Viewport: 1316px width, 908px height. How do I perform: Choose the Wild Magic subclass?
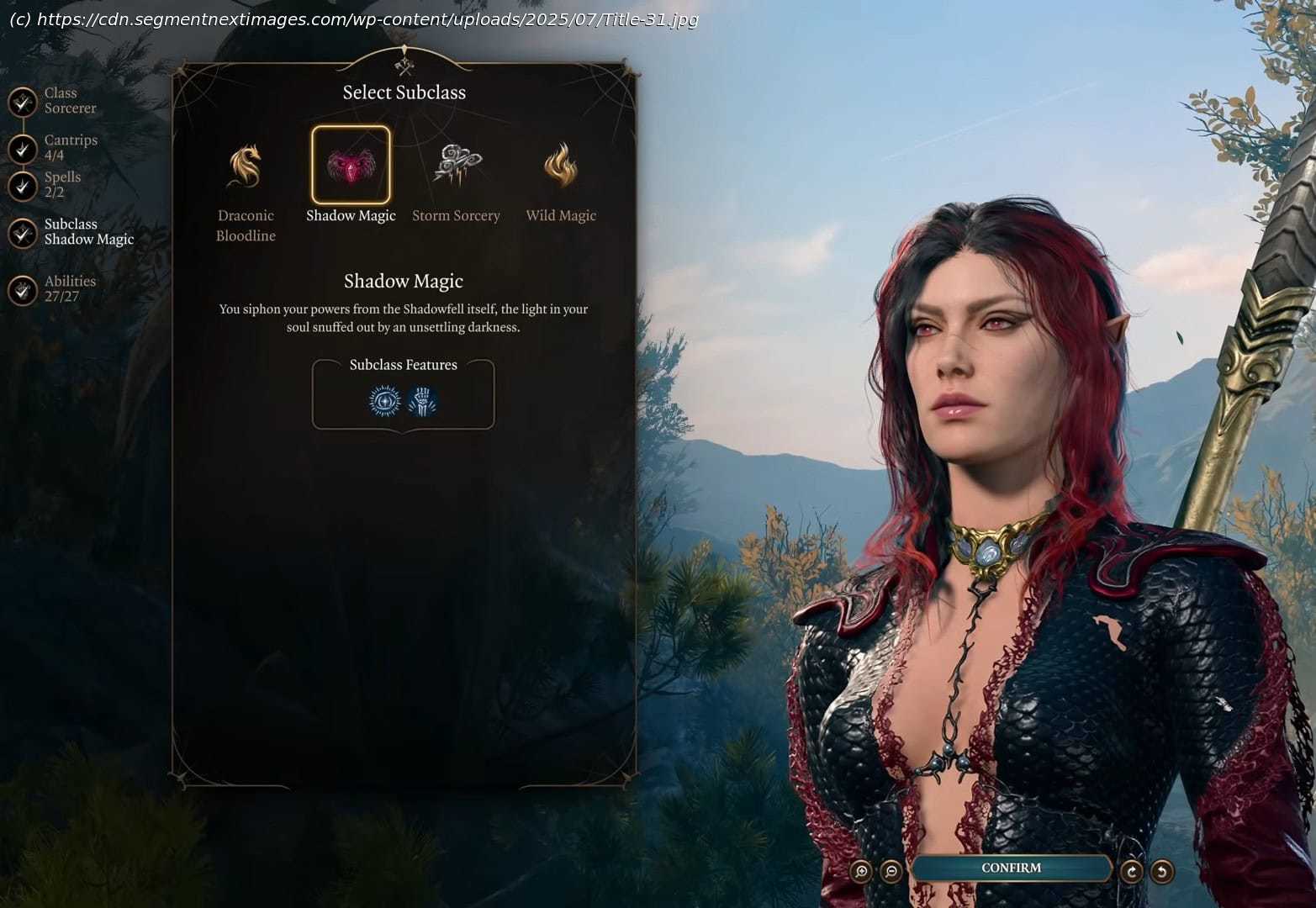click(x=561, y=166)
